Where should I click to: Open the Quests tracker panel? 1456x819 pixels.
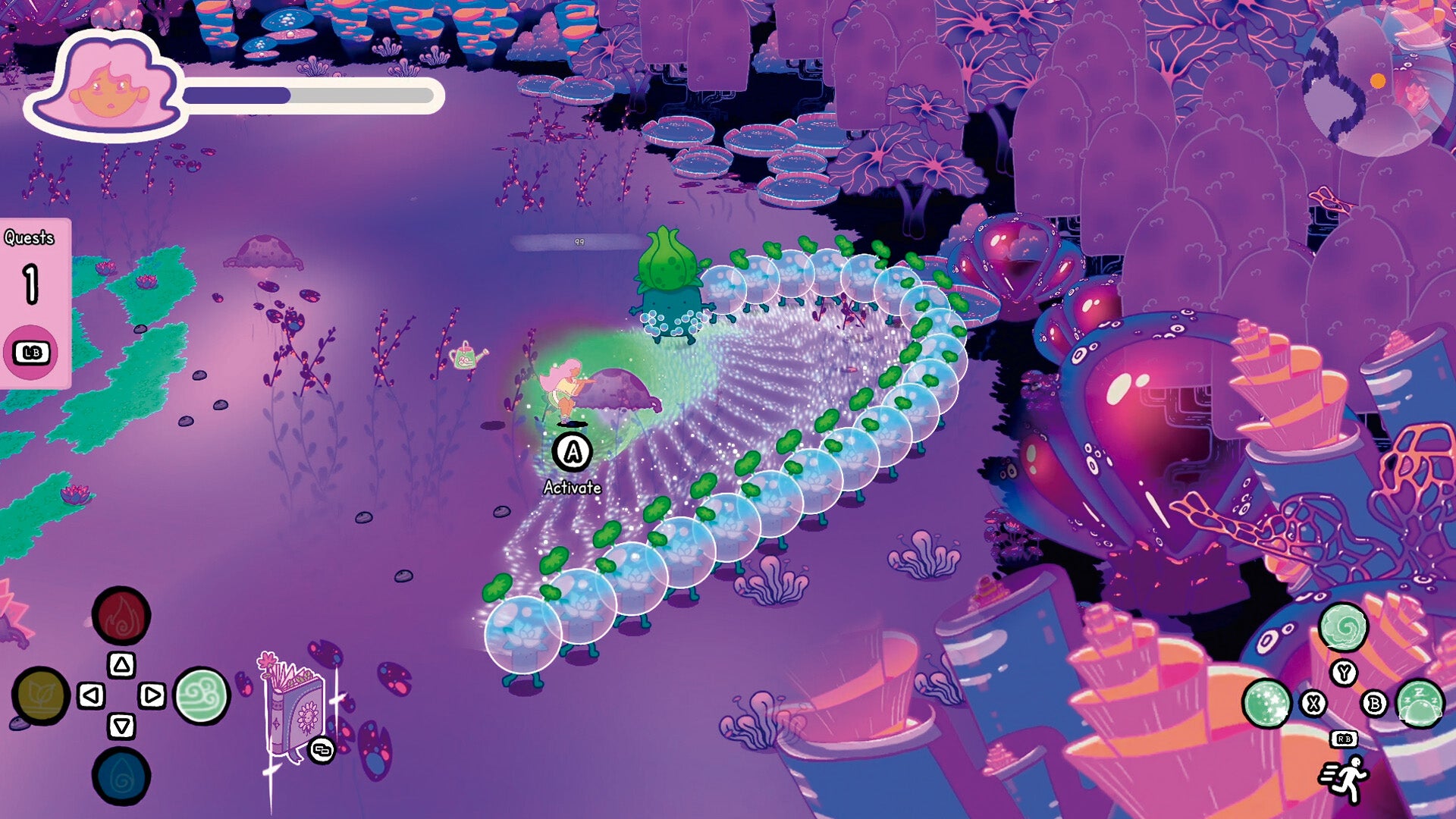point(32,303)
